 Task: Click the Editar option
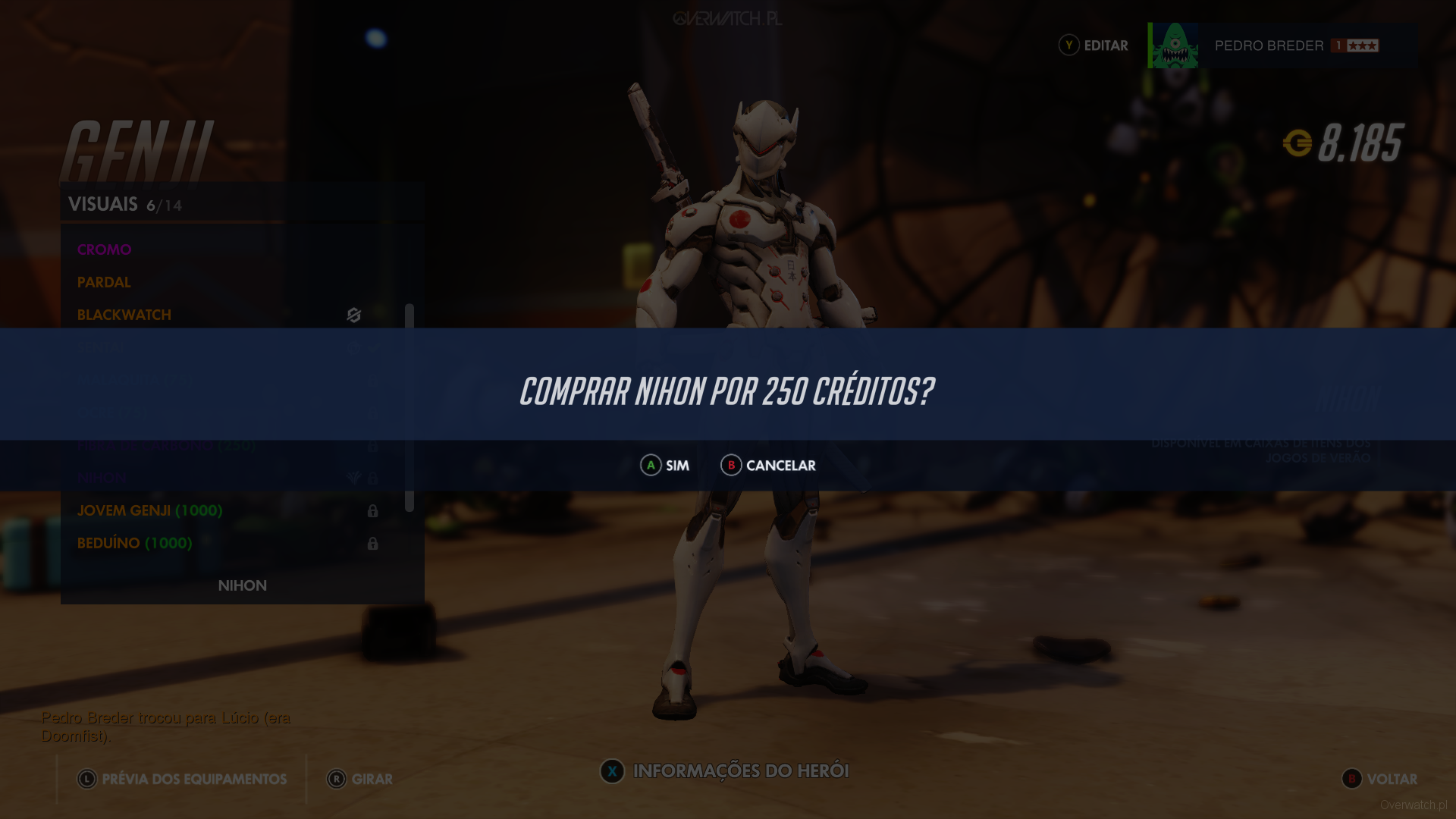tap(1094, 45)
